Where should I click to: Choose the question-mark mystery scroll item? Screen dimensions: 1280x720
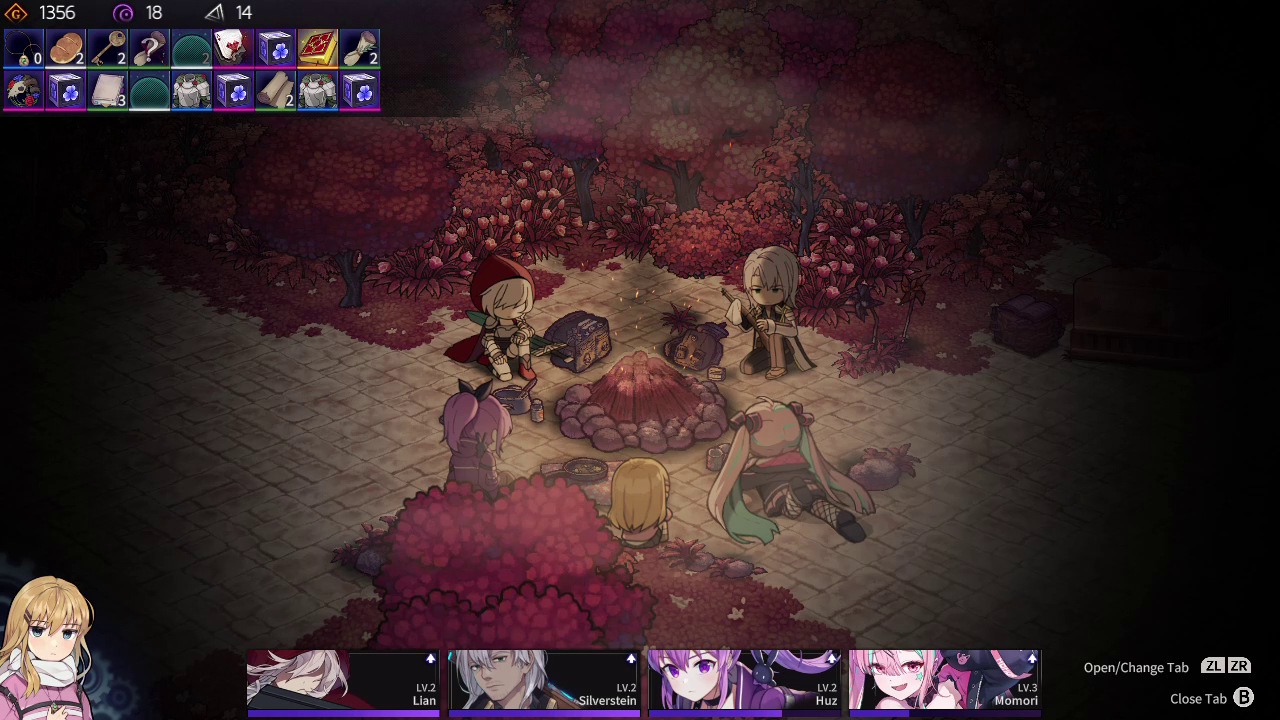click(150, 48)
